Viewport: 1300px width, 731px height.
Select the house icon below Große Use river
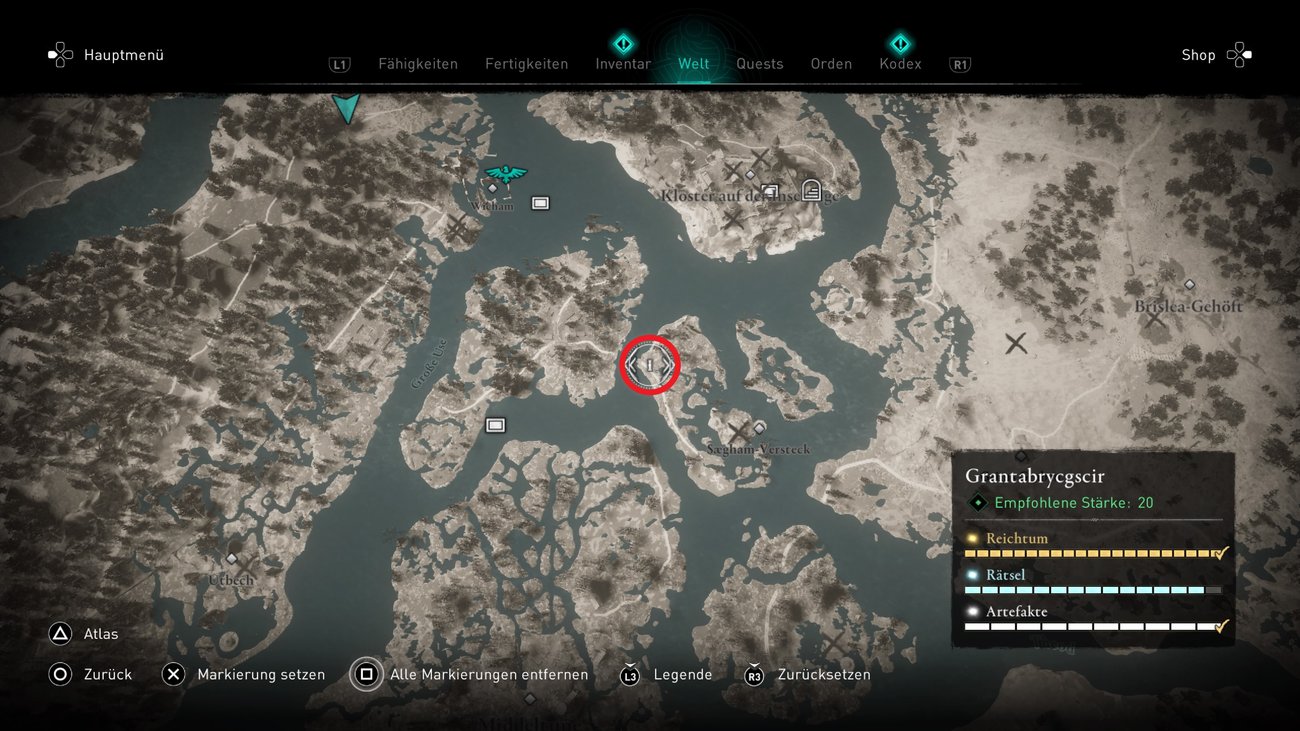(x=495, y=424)
